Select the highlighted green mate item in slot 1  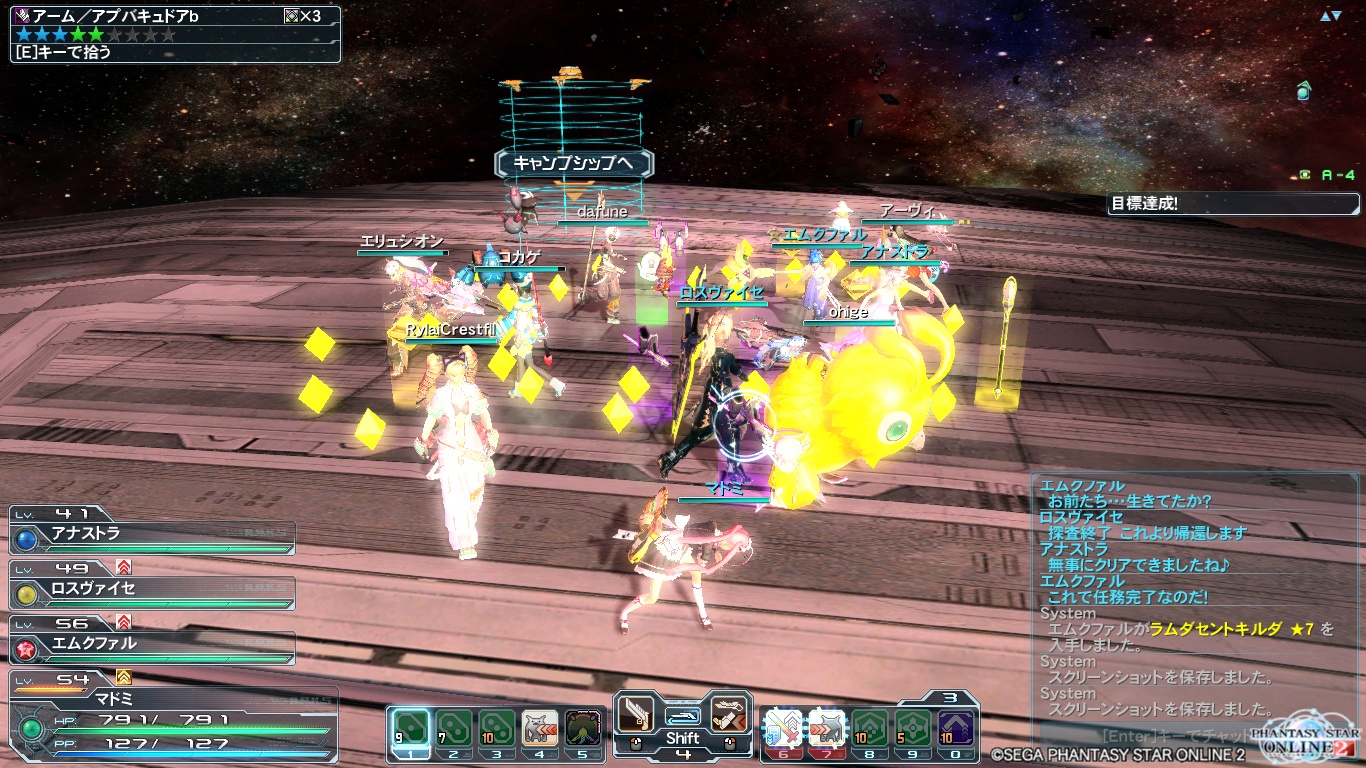pos(410,727)
